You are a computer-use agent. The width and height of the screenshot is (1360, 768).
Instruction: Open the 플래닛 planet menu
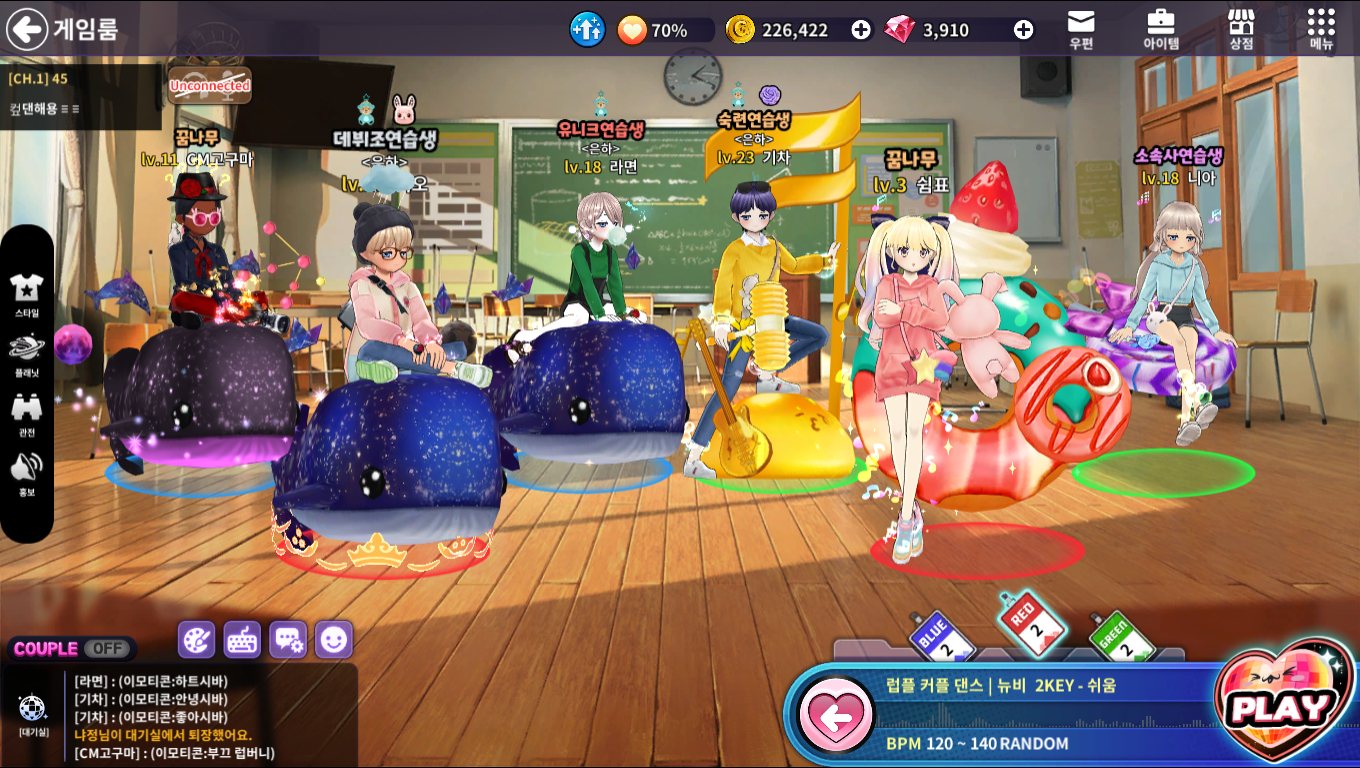(x=27, y=354)
